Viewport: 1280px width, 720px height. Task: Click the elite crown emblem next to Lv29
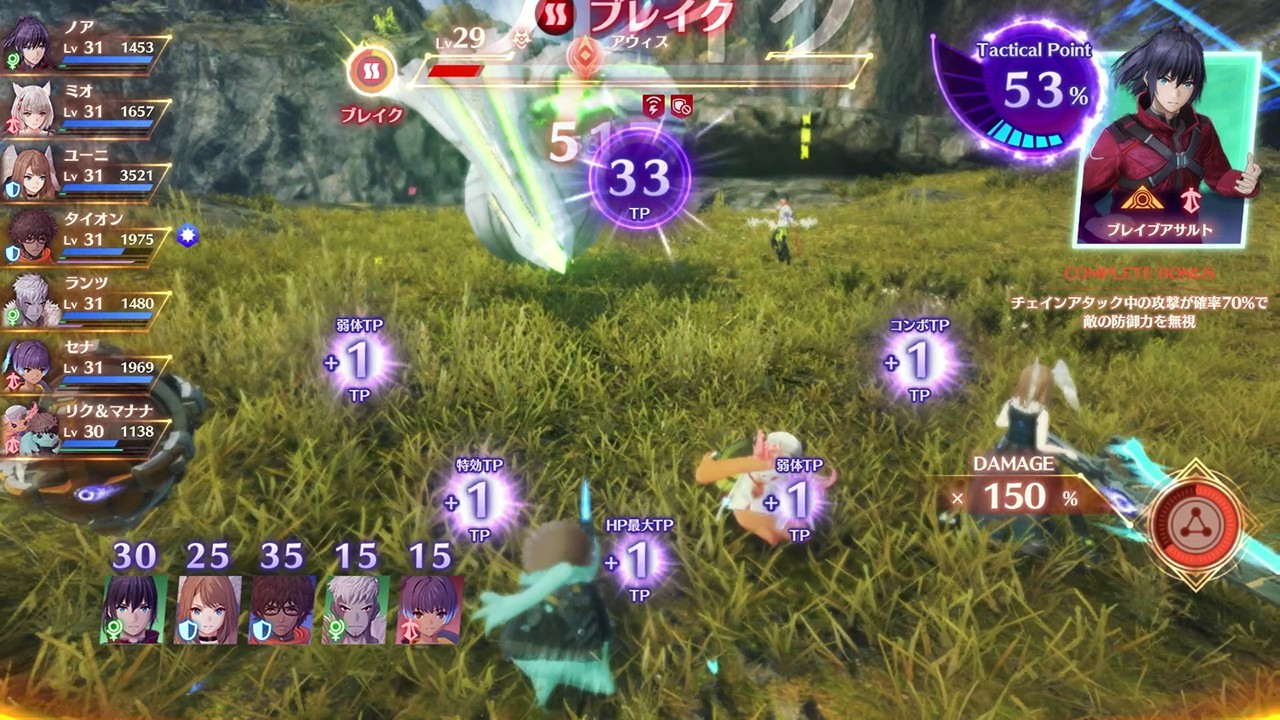519,40
